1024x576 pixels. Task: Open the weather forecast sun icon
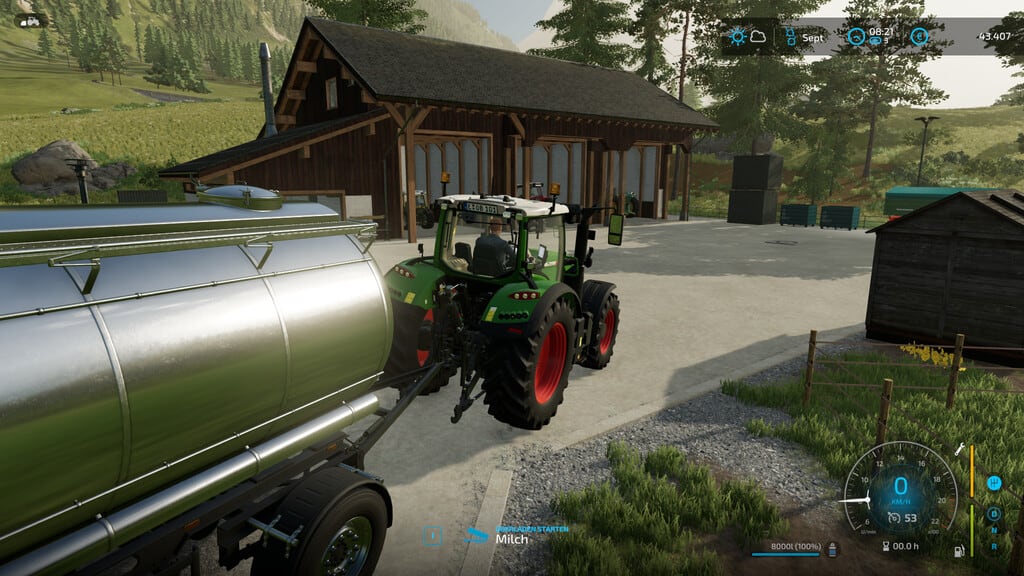tap(738, 37)
